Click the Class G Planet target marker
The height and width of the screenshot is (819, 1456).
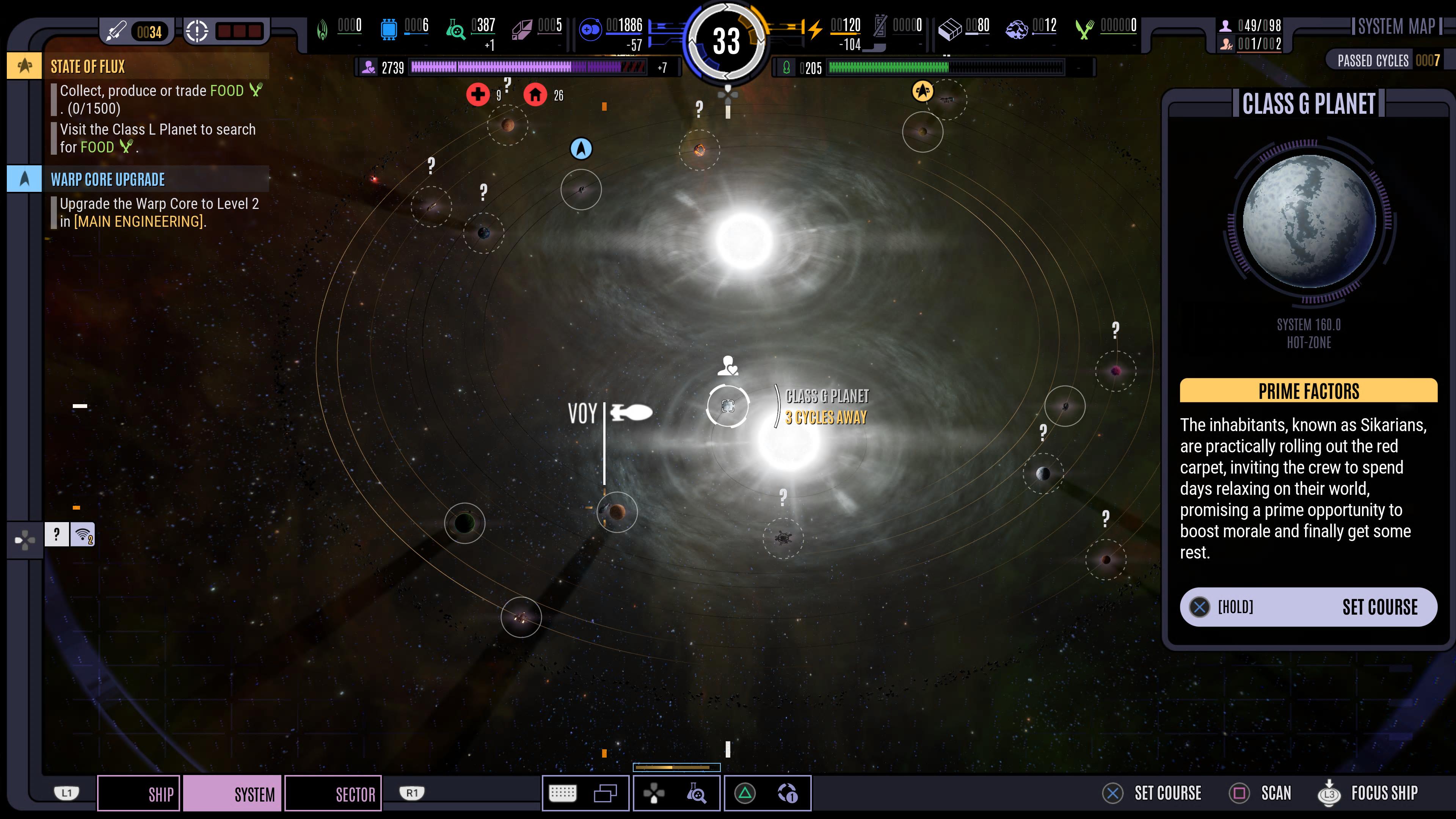click(728, 406)
